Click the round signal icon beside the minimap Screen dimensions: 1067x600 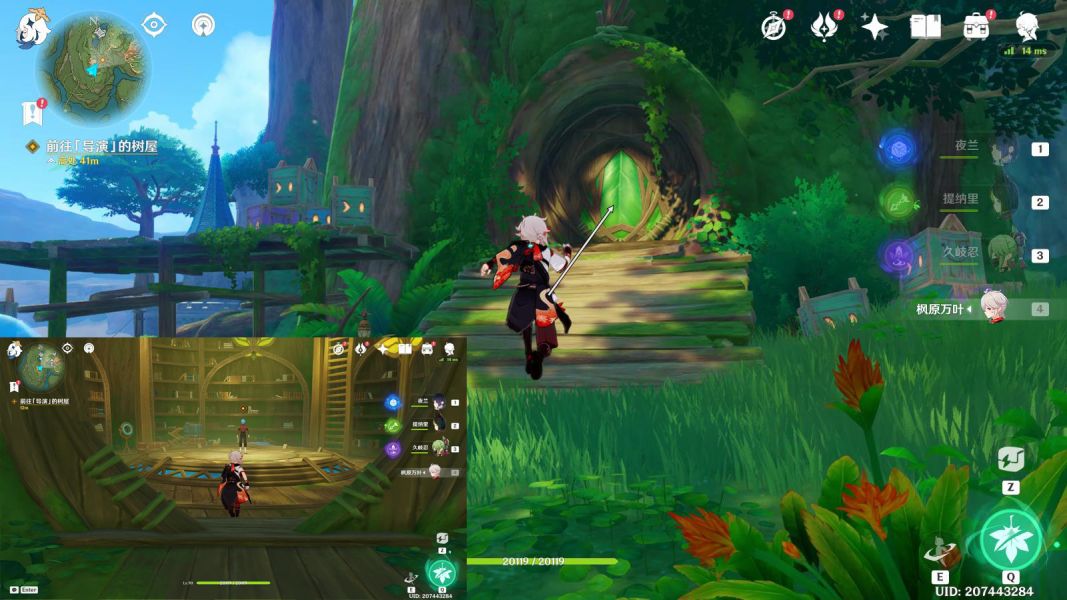pyautogui.click(x=204, y=25)
